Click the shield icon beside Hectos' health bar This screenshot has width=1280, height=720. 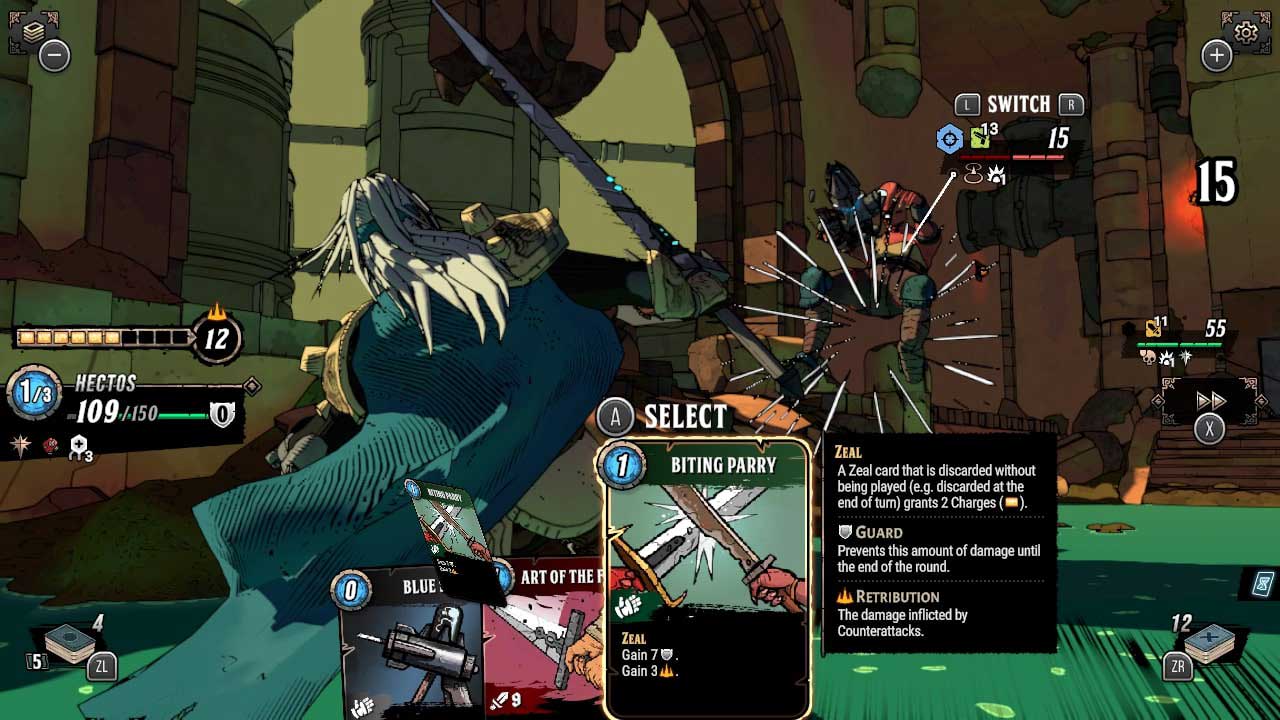222,413
